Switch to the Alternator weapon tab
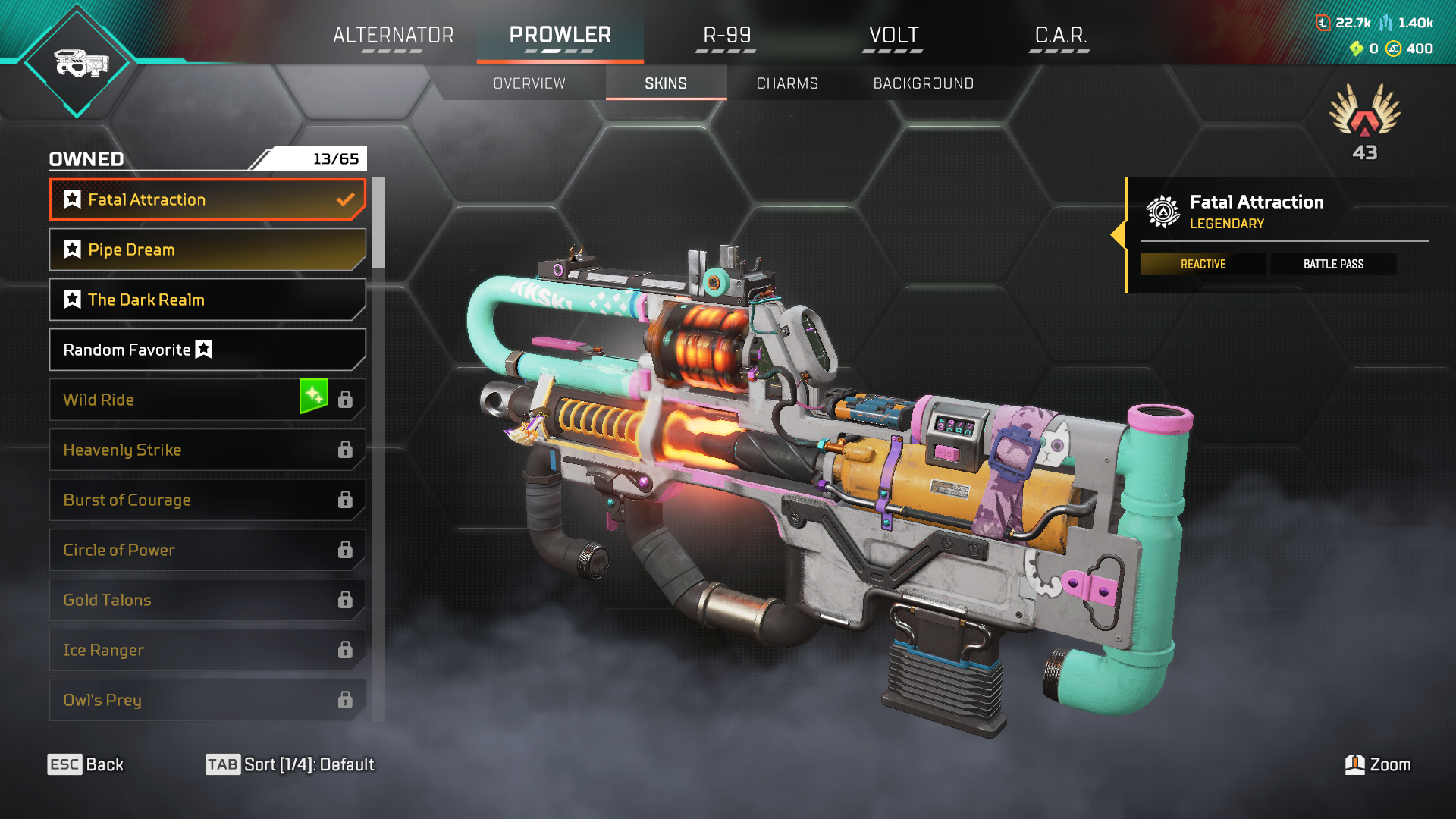 click(393, 36)
